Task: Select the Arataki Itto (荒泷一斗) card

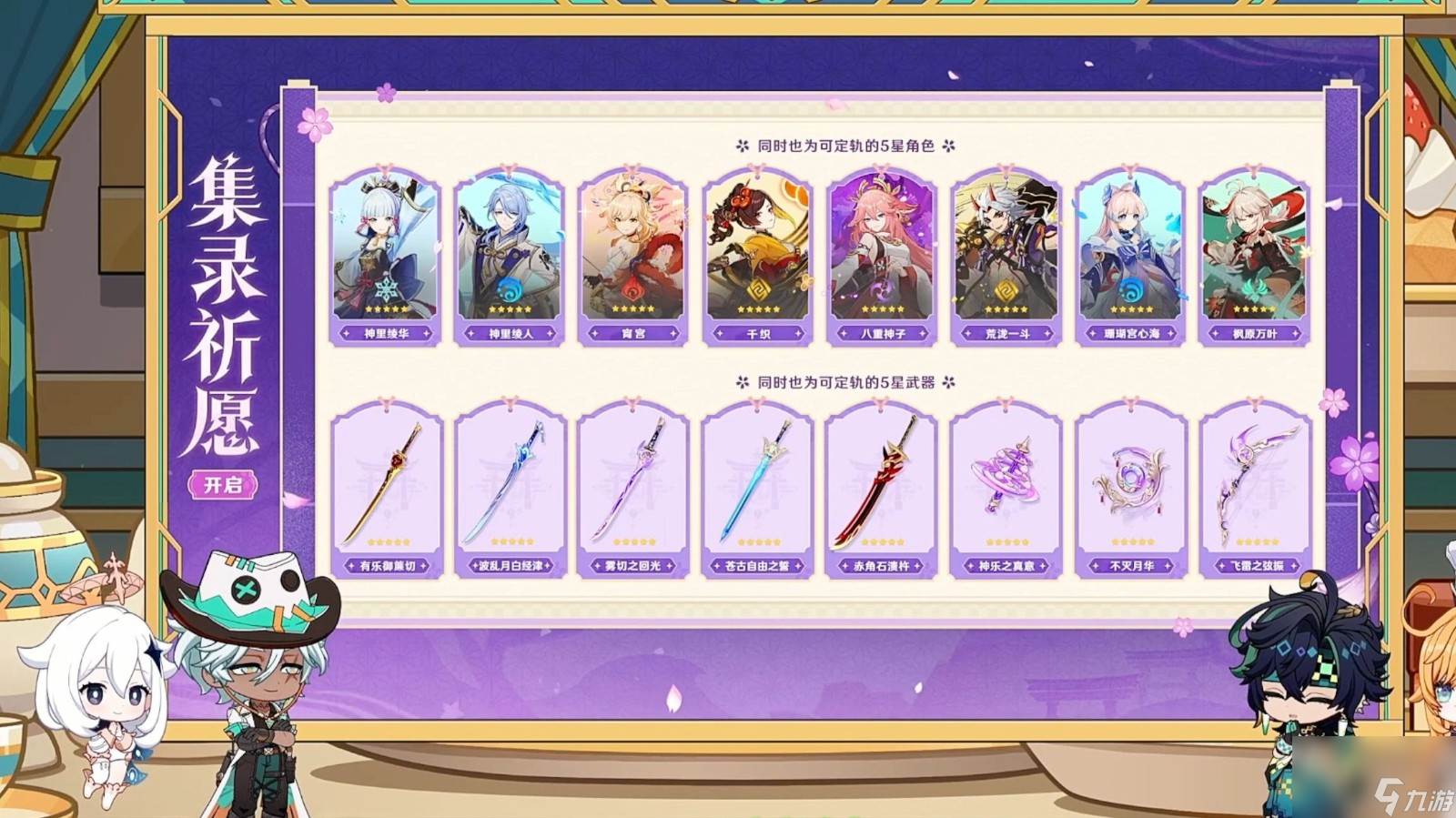Action: [x=1006, y=257]
